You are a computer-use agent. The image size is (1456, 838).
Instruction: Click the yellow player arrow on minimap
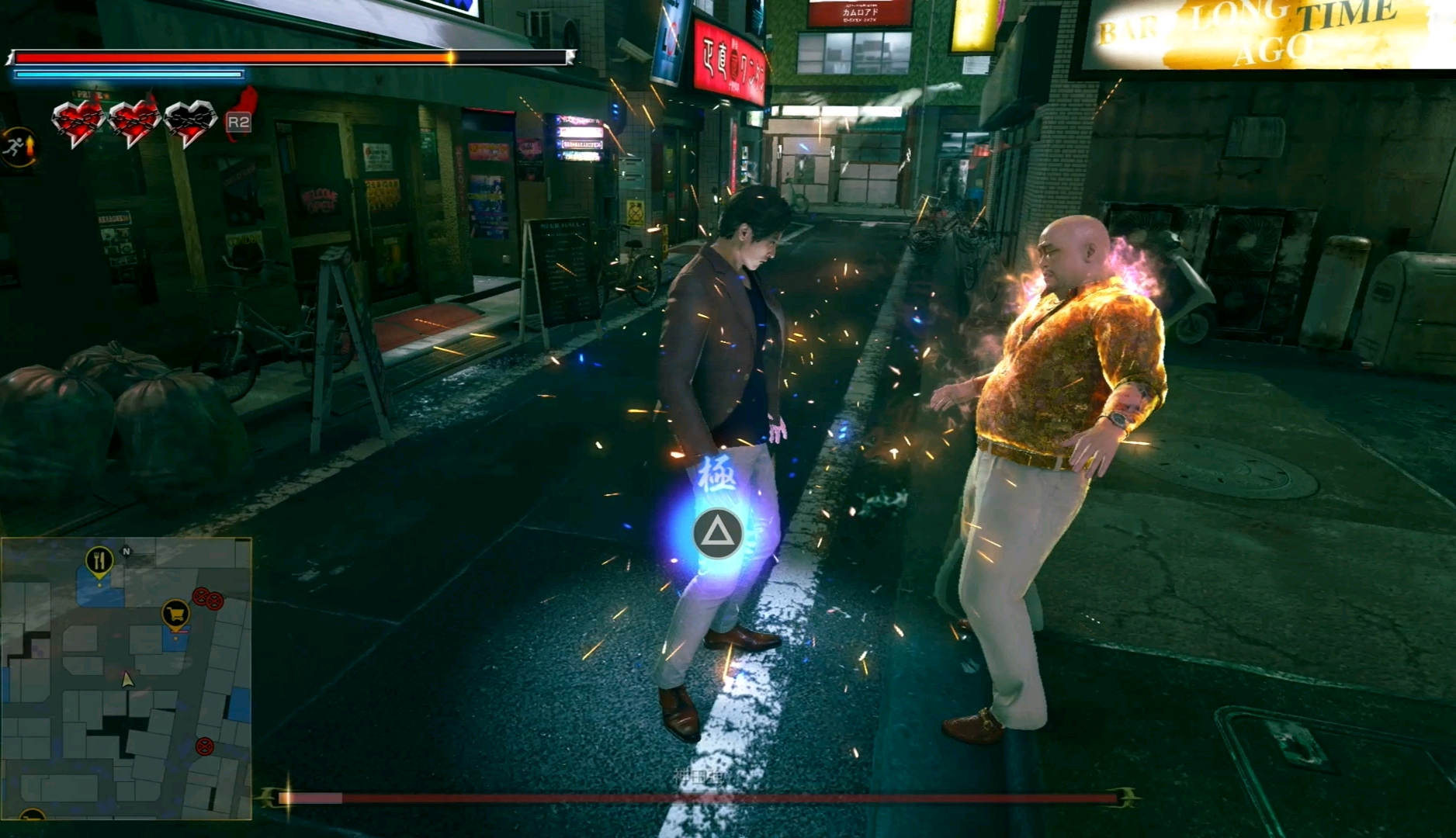click(127, 680)
